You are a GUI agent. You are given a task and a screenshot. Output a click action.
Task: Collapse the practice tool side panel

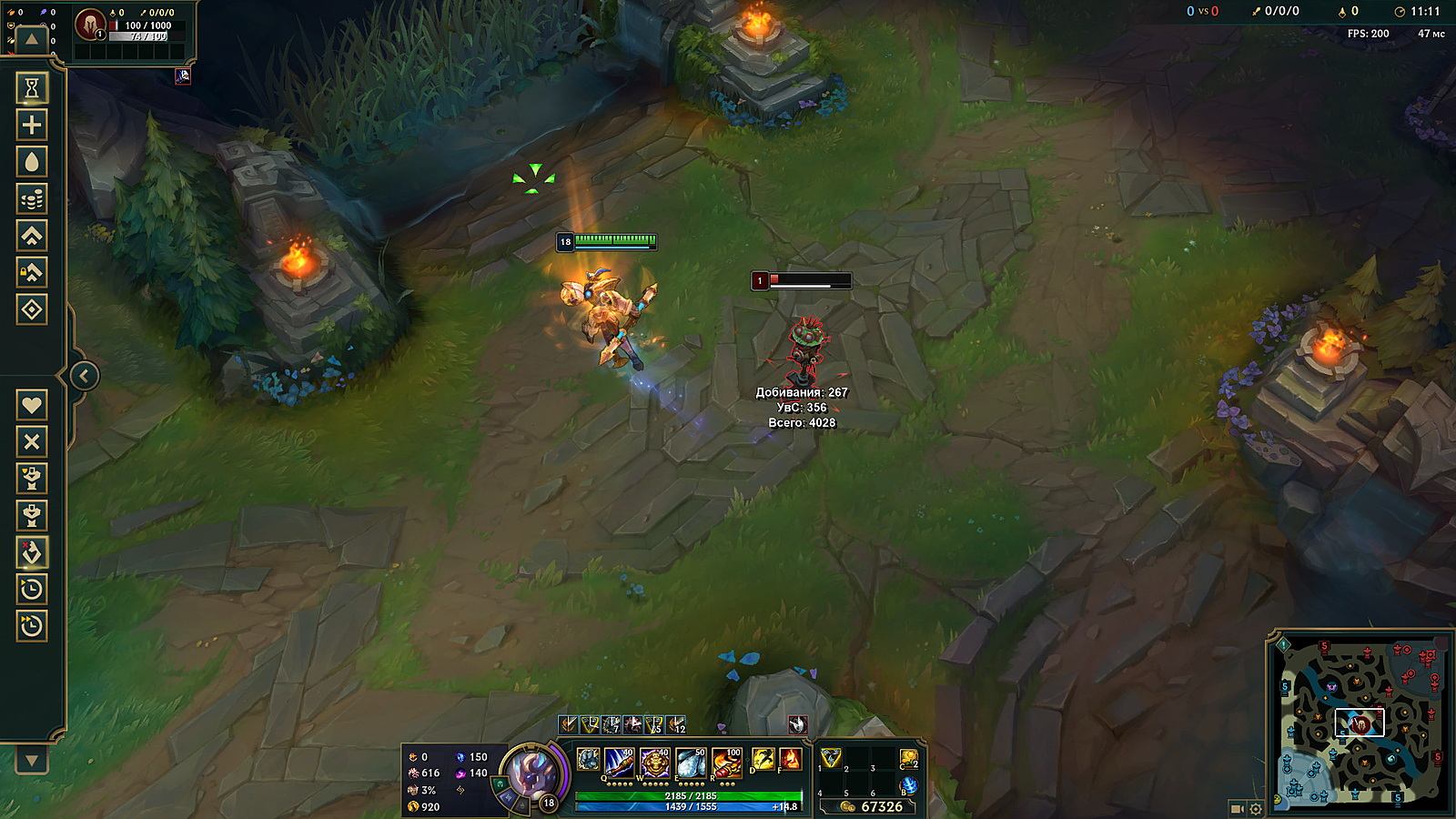84,375
